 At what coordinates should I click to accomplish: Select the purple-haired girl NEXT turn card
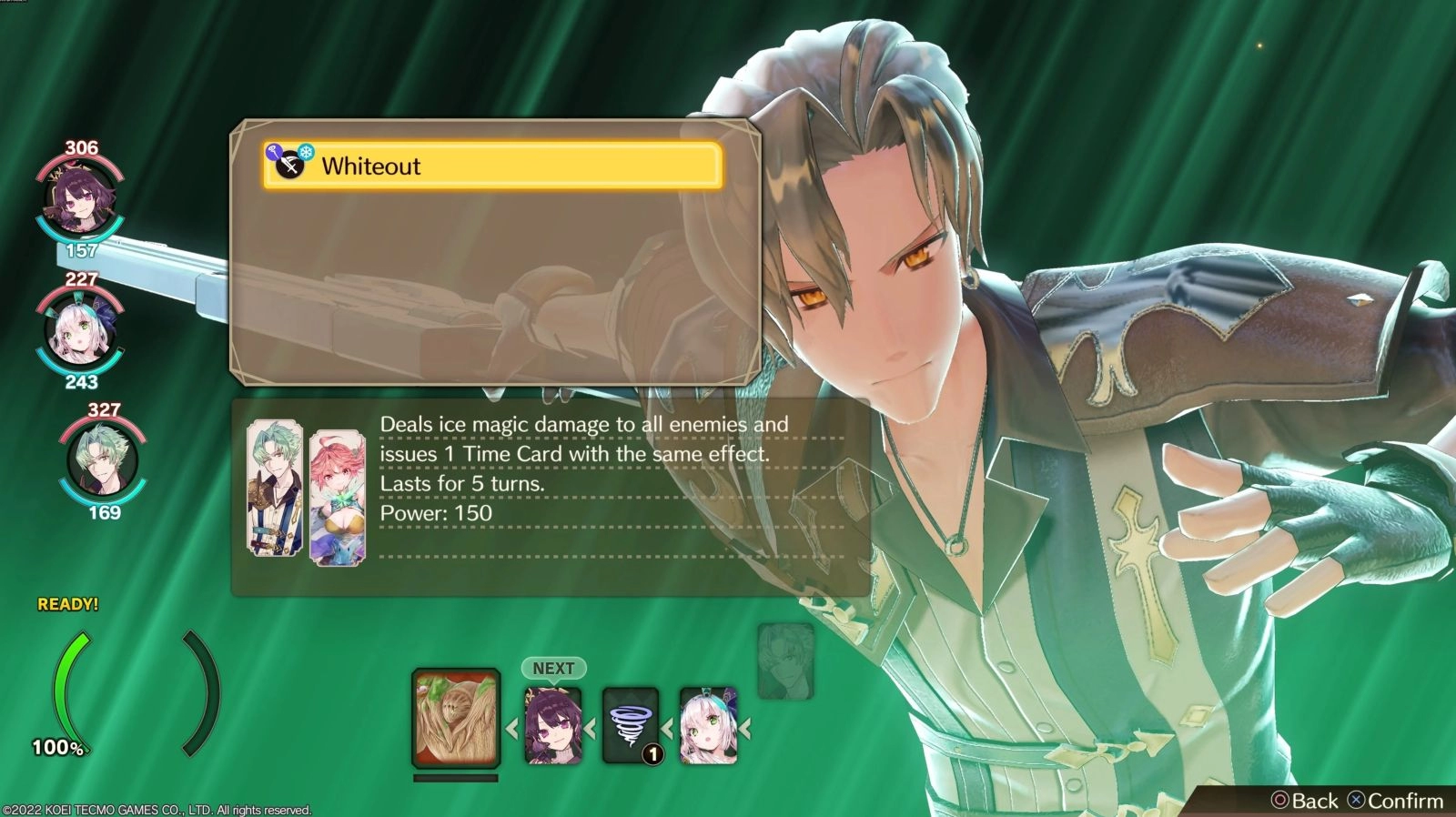point(553,725)
